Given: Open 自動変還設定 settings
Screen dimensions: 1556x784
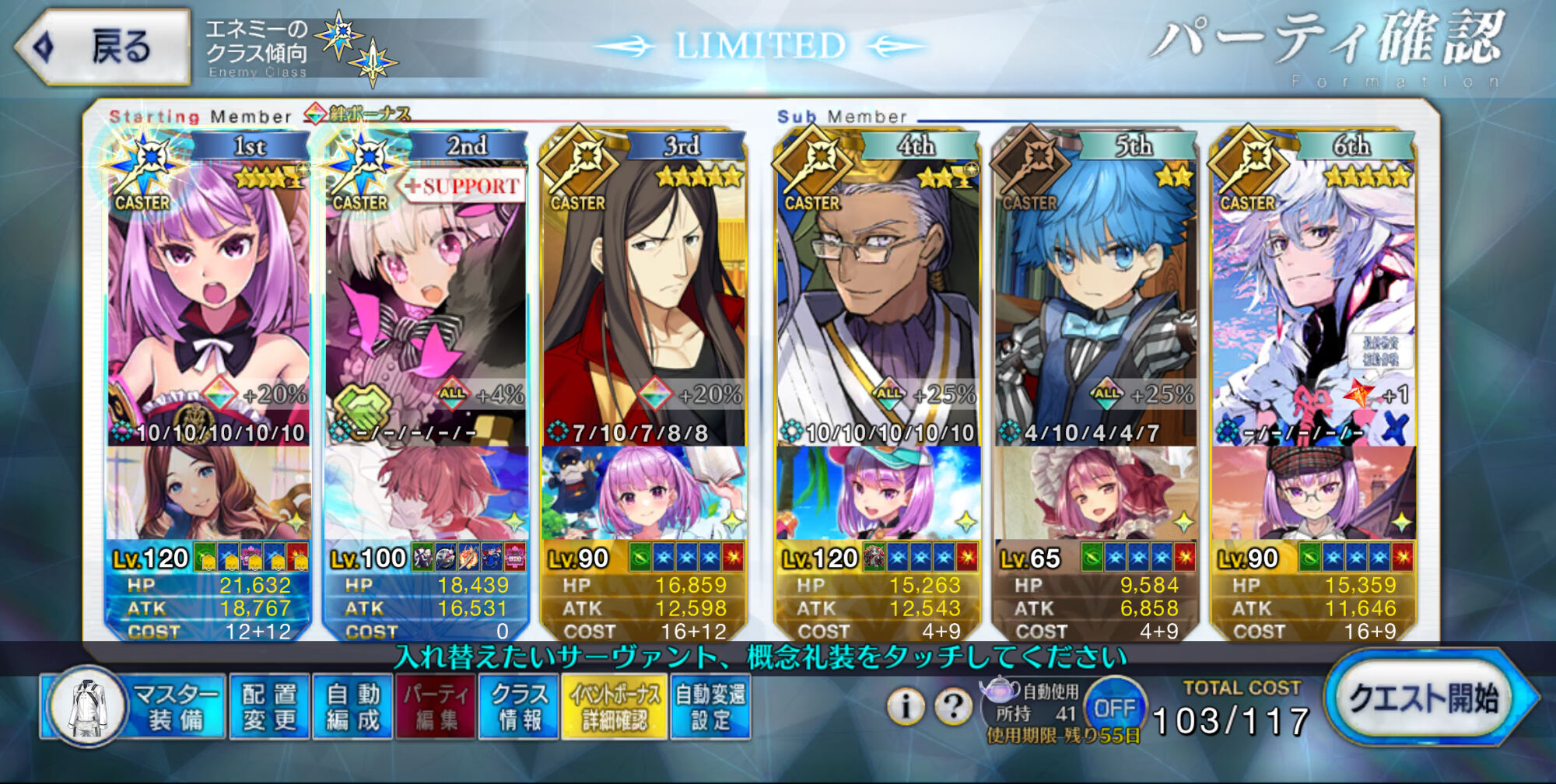Looking at the screenshot, I should pyautogui.click(x=710, y=706).
